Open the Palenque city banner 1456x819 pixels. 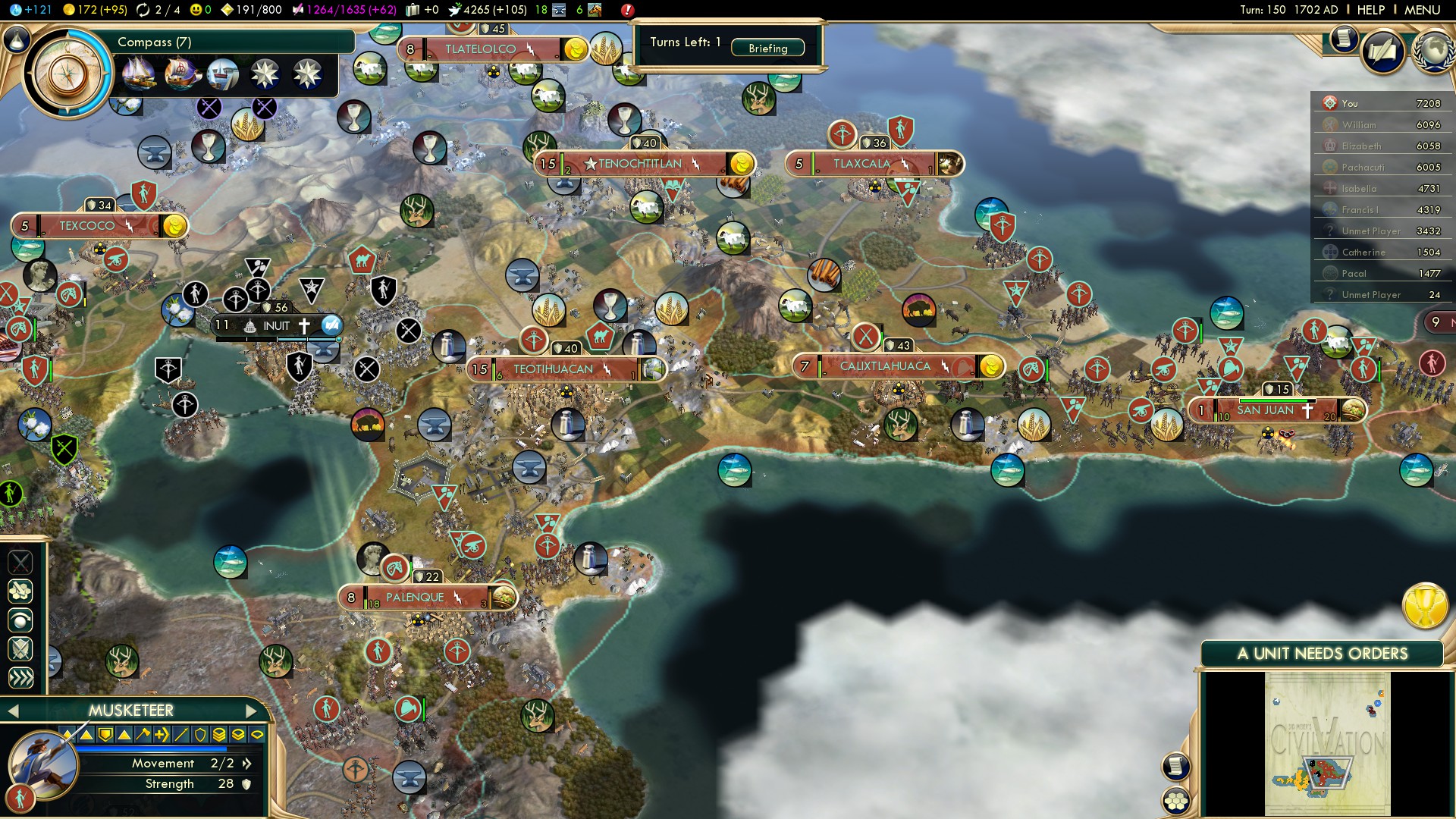click(x=415, y=598)
